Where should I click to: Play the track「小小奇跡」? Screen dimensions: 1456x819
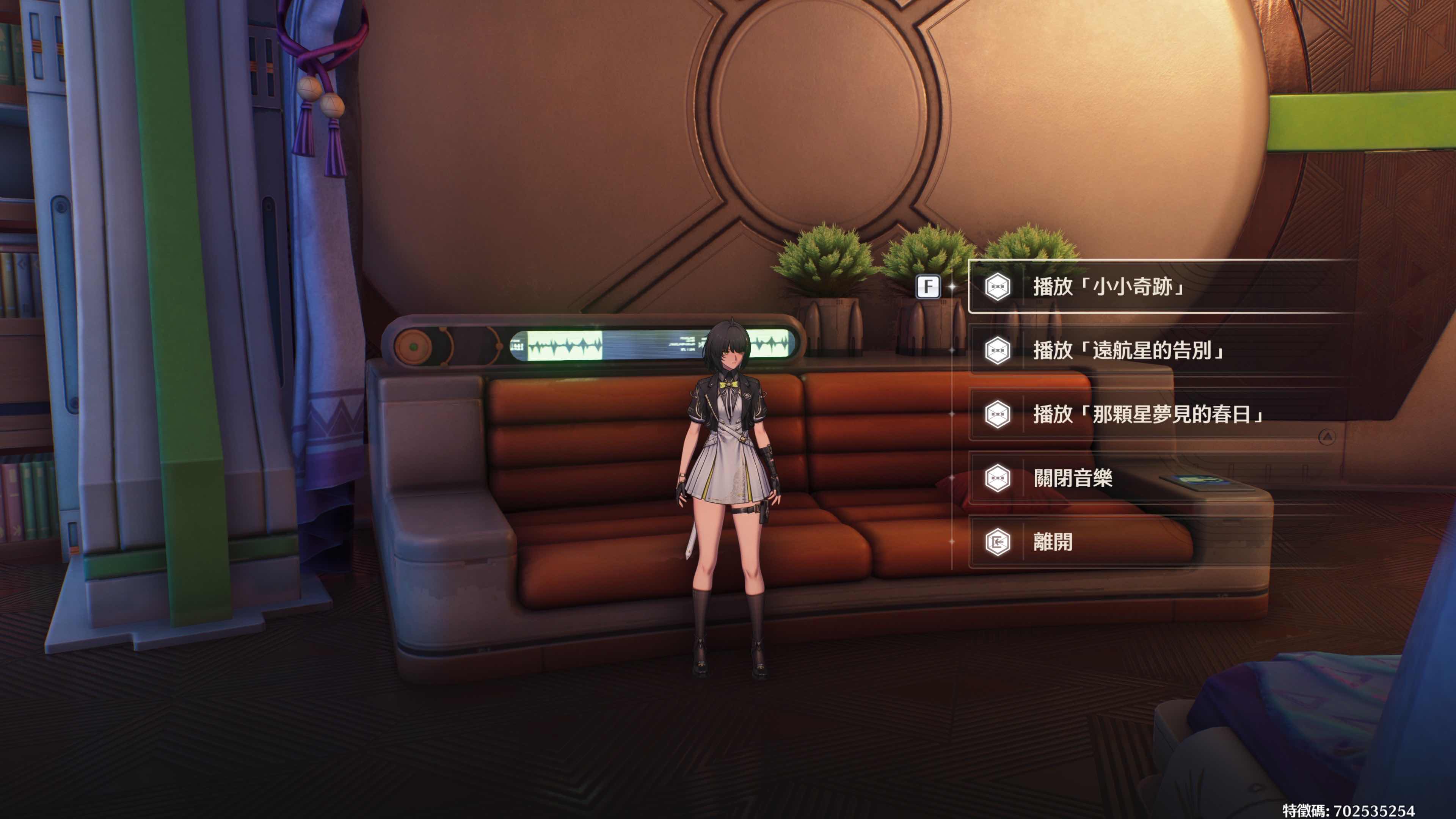[1108, 287]
